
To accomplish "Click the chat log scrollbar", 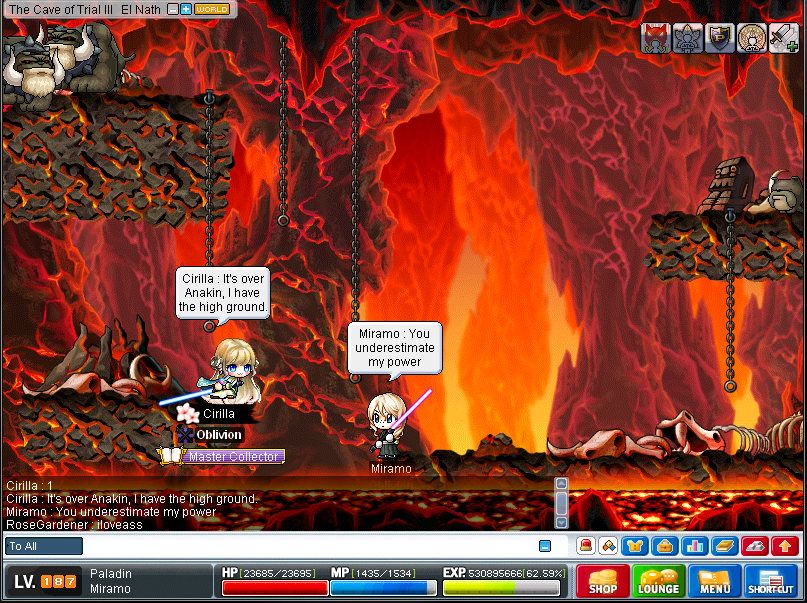I will click(562, 502).
